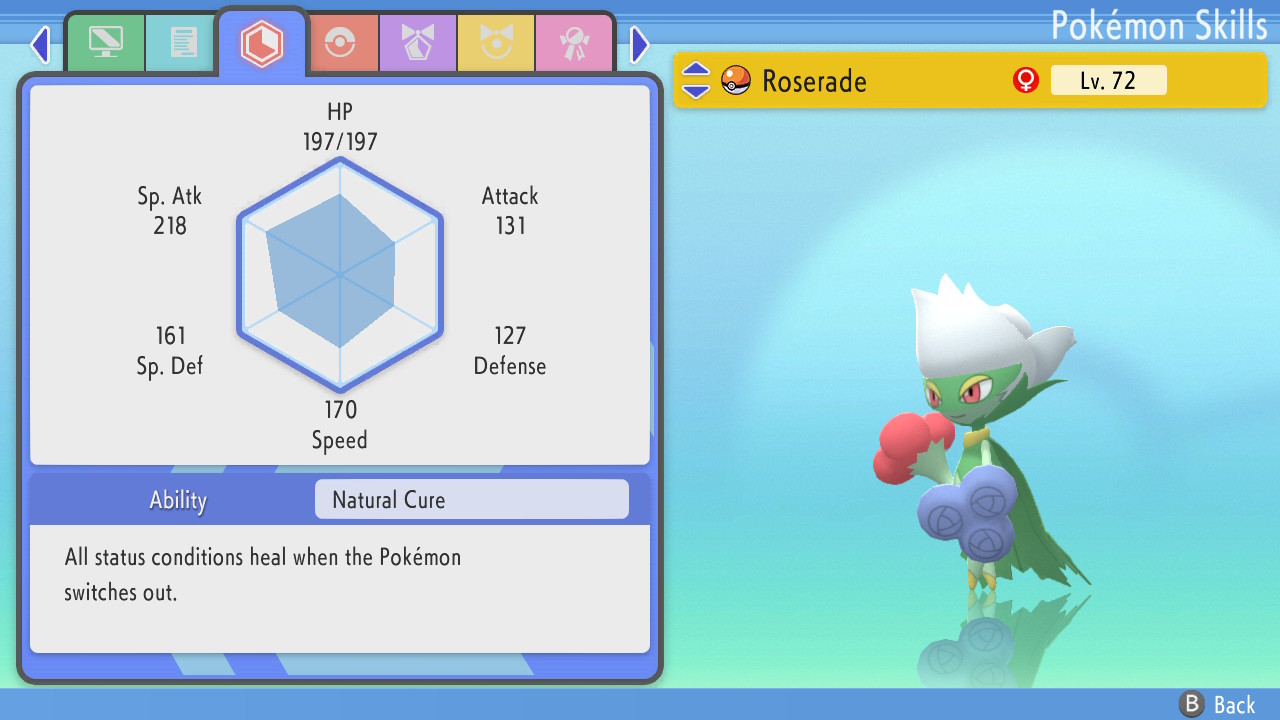Click the right page navigation arrow

640,44
